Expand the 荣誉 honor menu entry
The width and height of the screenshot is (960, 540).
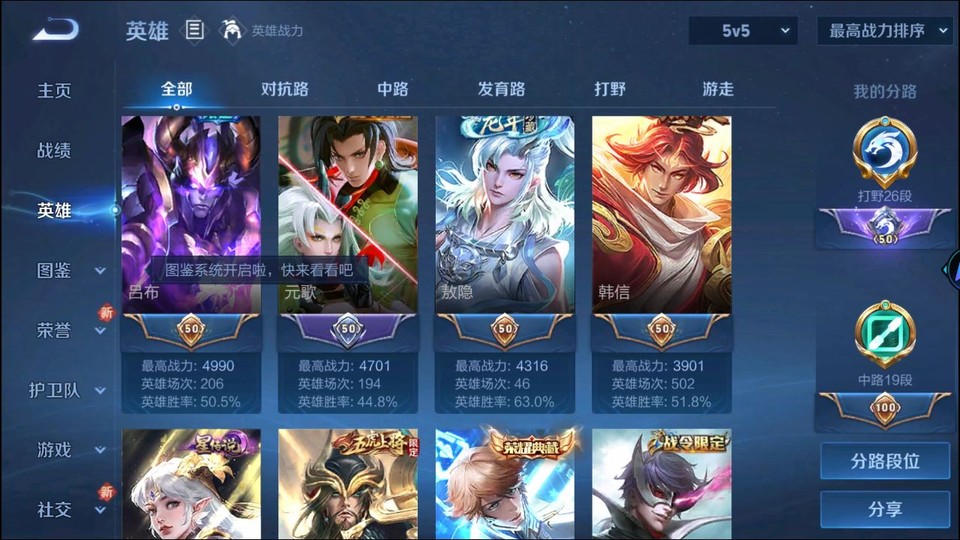[70, 330]
